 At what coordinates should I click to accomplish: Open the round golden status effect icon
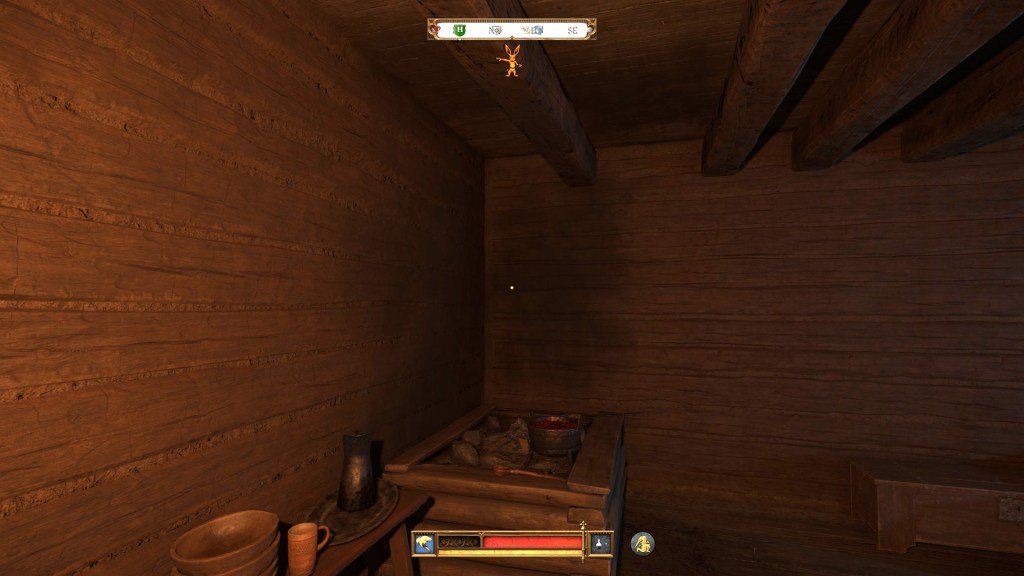point(642,543)
